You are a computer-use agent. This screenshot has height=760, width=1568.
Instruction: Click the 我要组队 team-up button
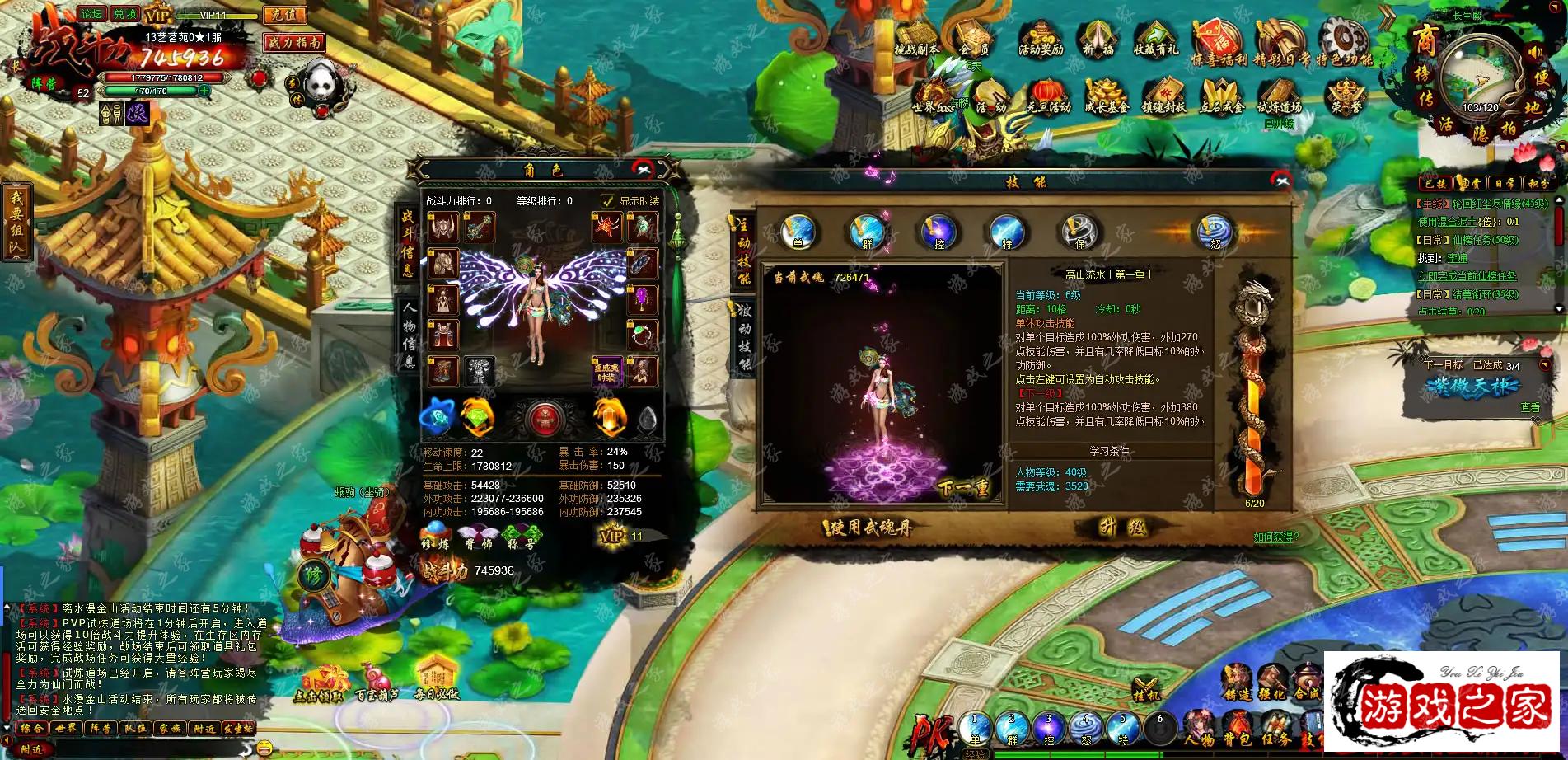tap(16, 221)
